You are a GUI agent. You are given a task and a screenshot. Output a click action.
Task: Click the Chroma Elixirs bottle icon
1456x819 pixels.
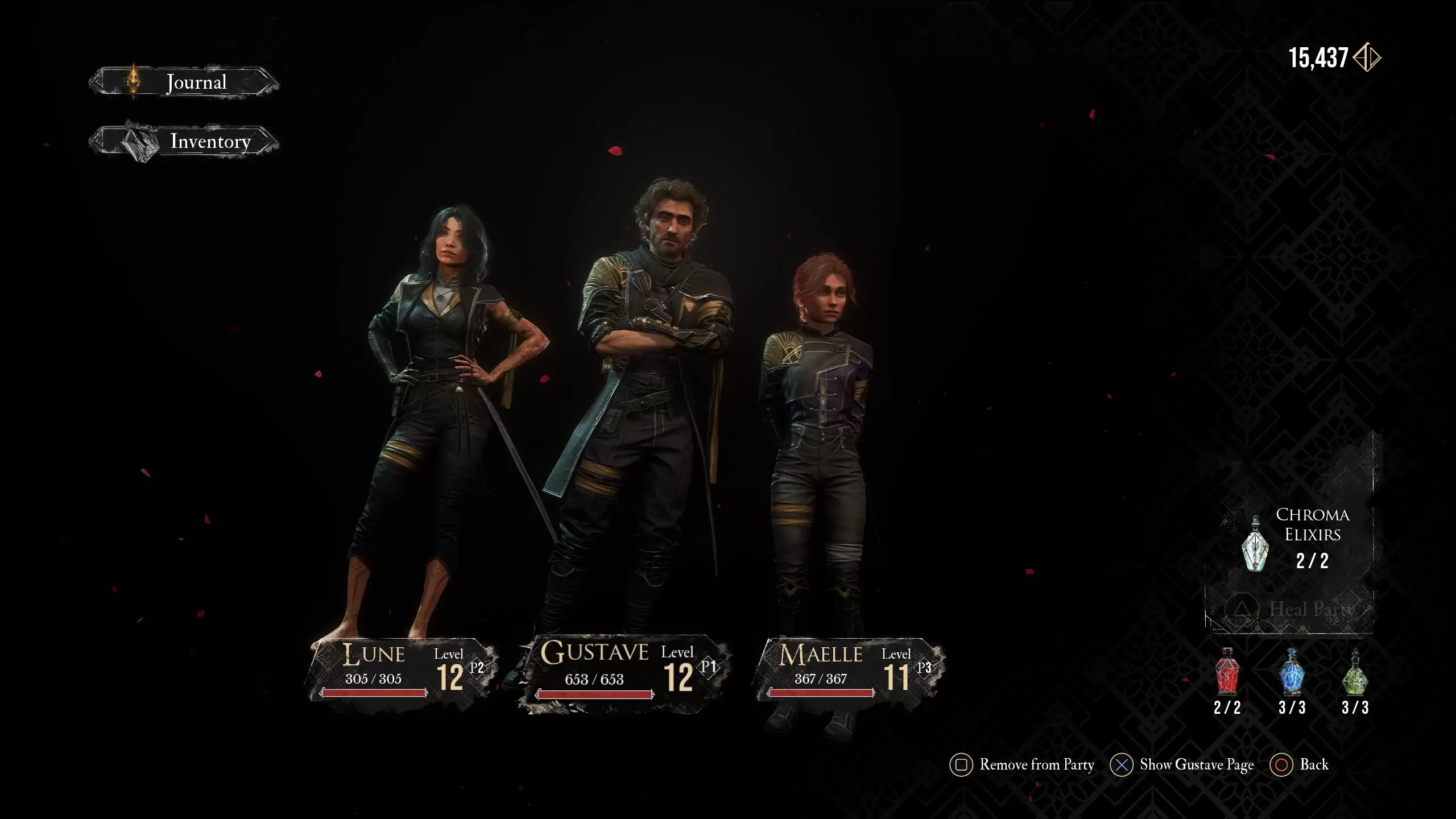(1255, 545)
